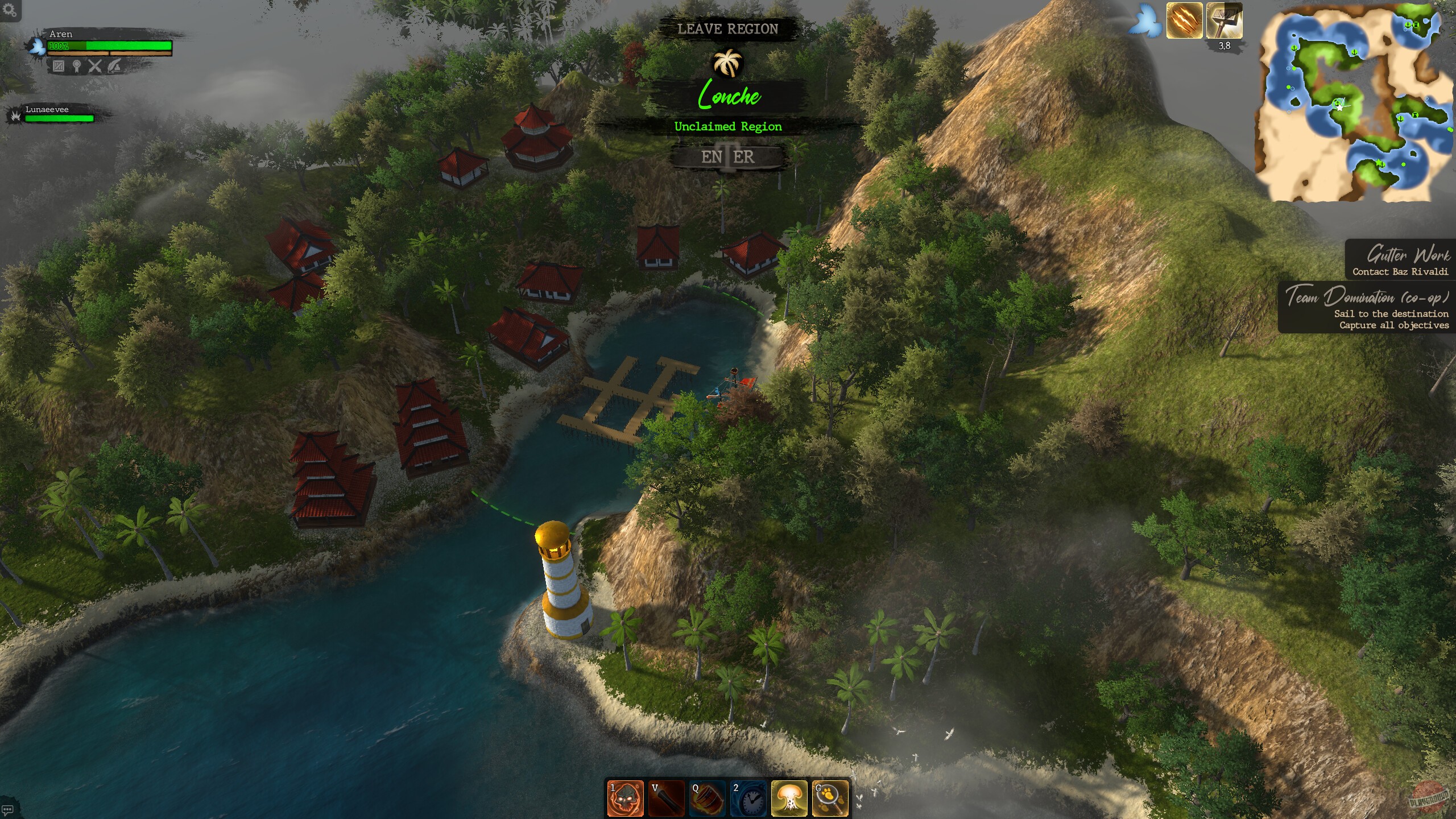Click the LEAVE REGION button
The width and height of the screenshot is (1456, 819).
click(727, 29)
